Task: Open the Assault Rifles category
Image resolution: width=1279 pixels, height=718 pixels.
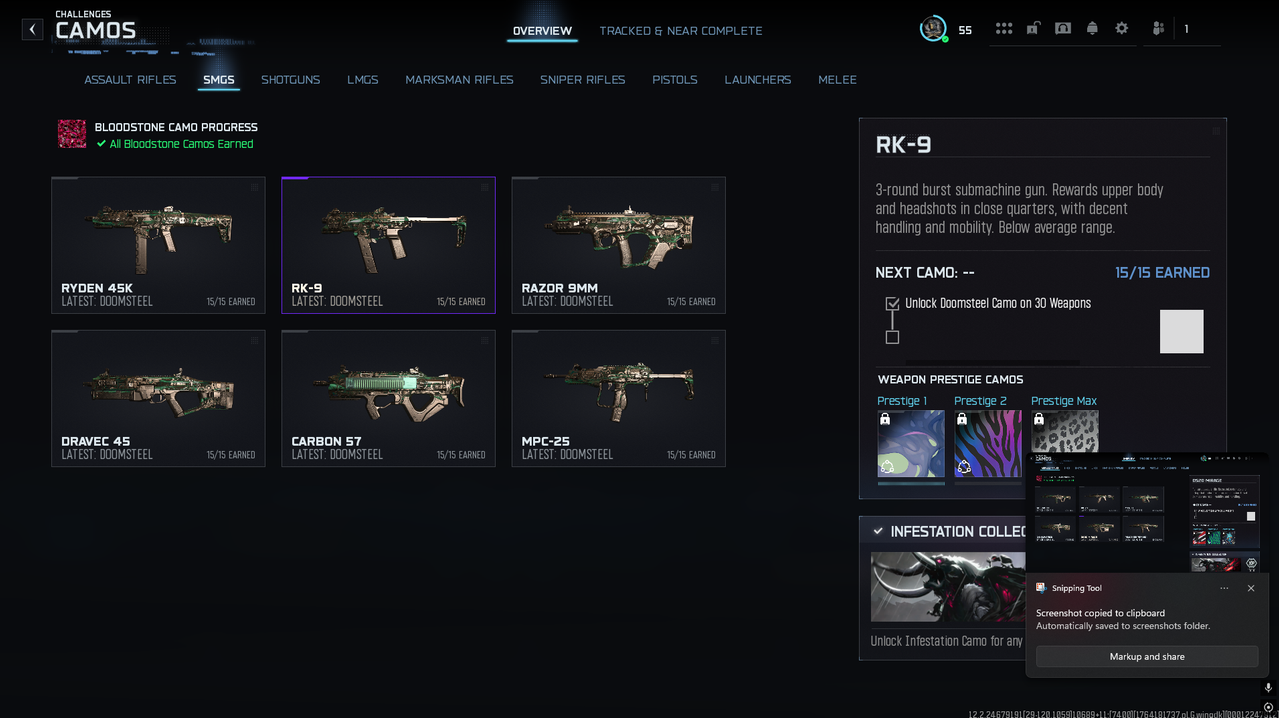Action: pos(130,80)
